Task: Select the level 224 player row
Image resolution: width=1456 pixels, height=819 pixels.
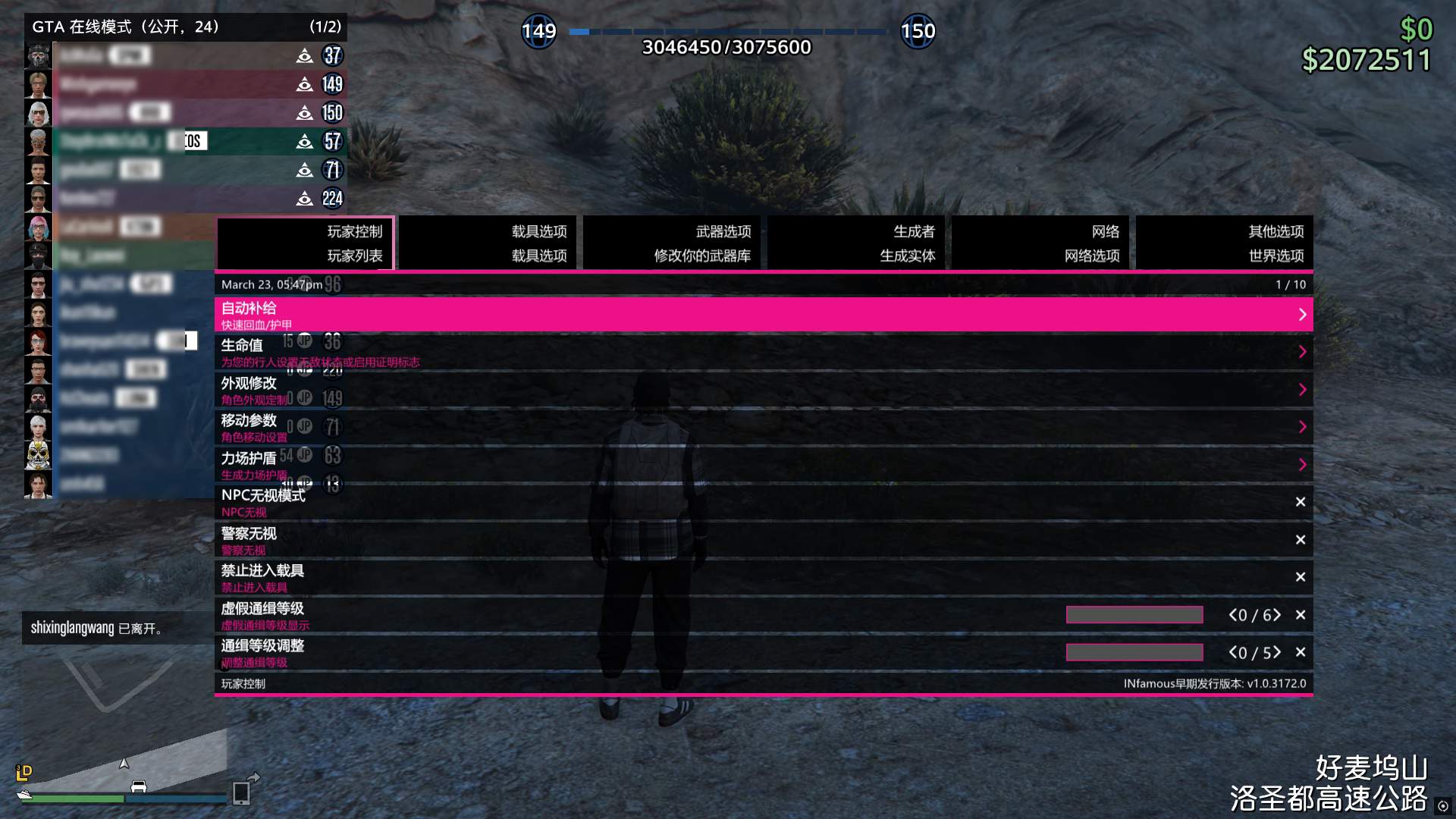Action: [x=186, y=199]
